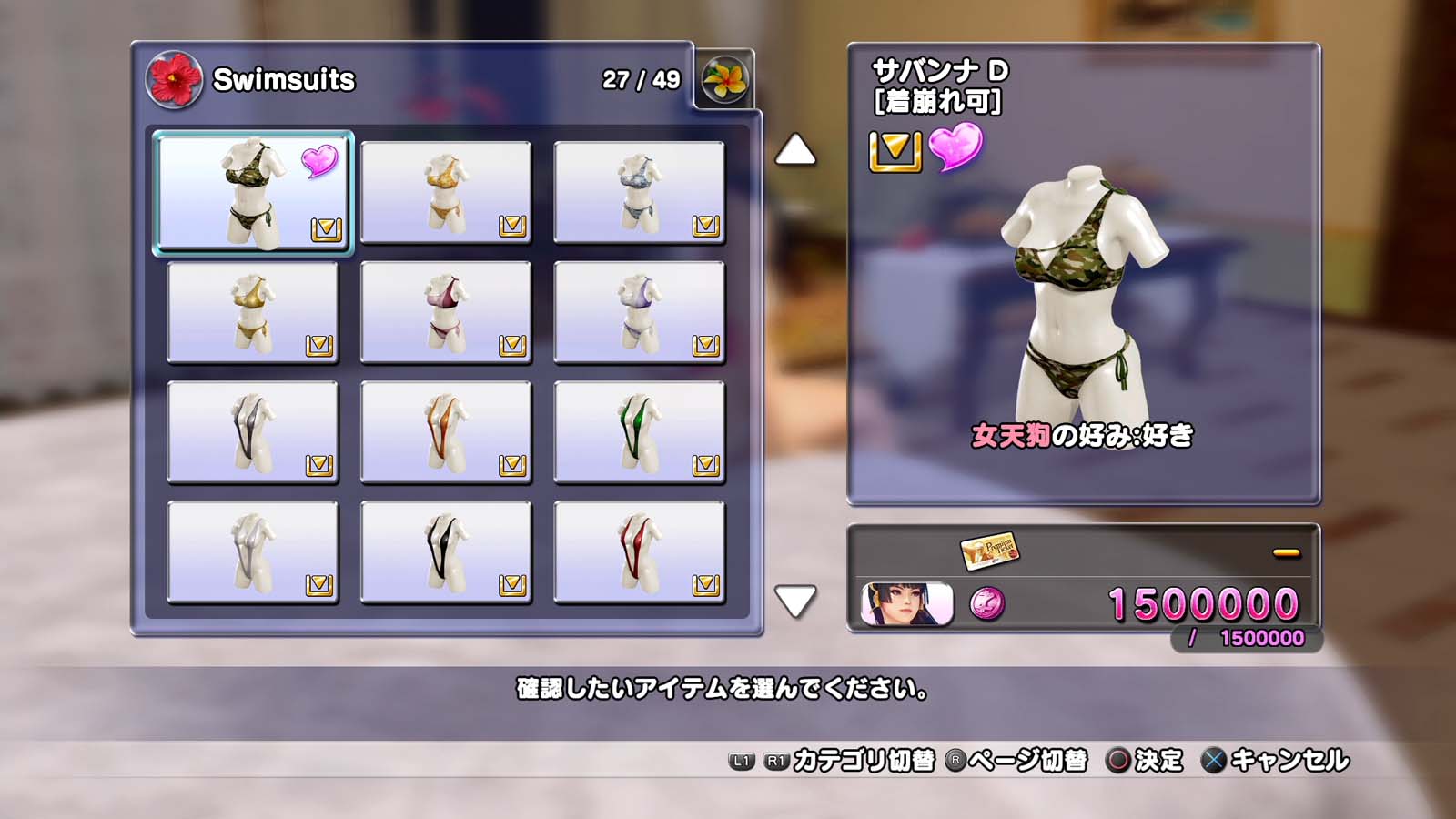Click the Premium Ticket icon
Viewport: 1456px width, 819px height.
click(x=989, y=550)
